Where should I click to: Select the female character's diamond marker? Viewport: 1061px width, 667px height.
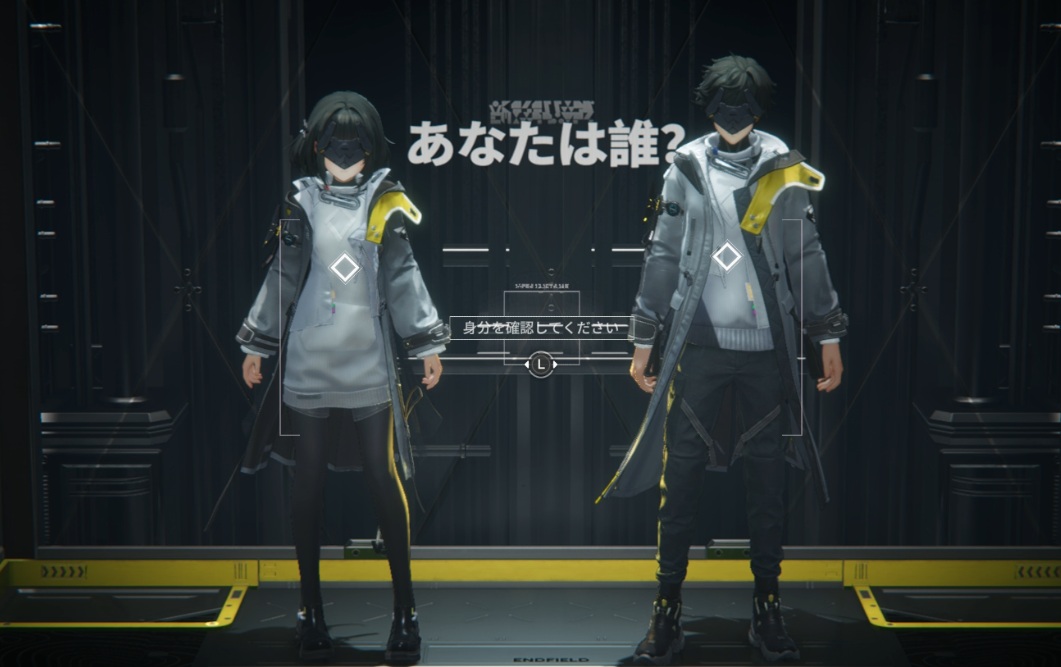[x=345, y=268]
